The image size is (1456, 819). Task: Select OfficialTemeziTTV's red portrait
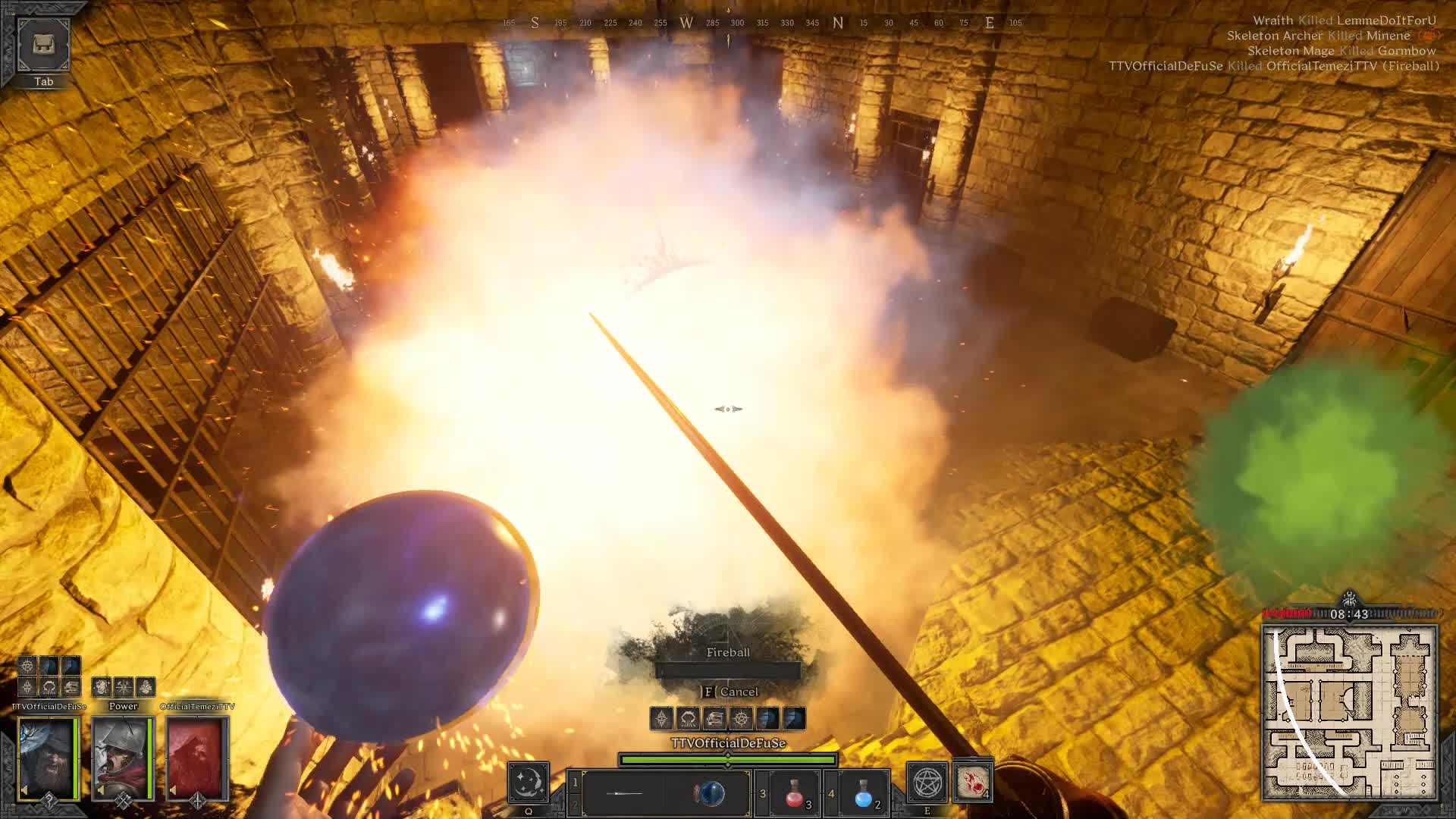(x=196, y=758)
